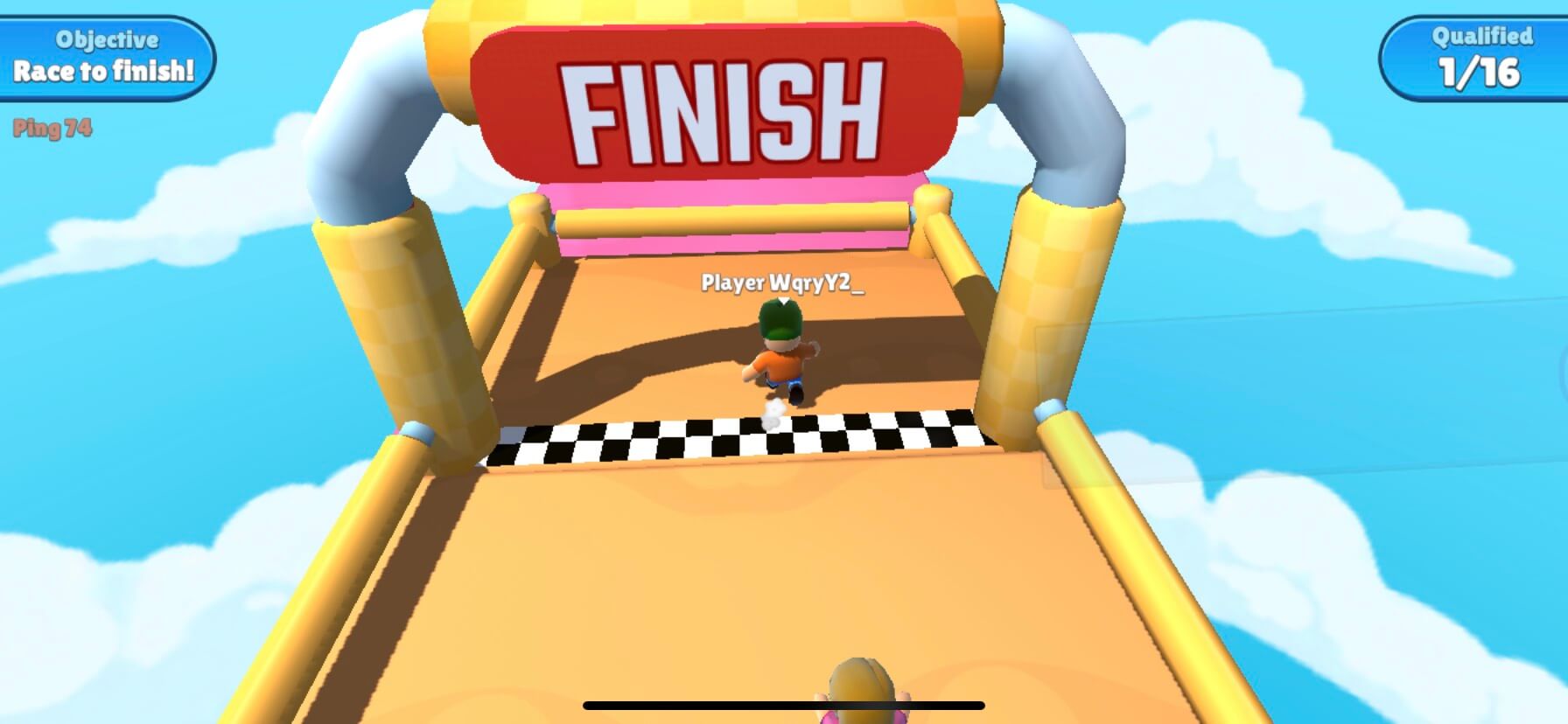This screenshot has width=1568, height=724.
Task: Select the Objective header label
Action: tap(105, 38)
